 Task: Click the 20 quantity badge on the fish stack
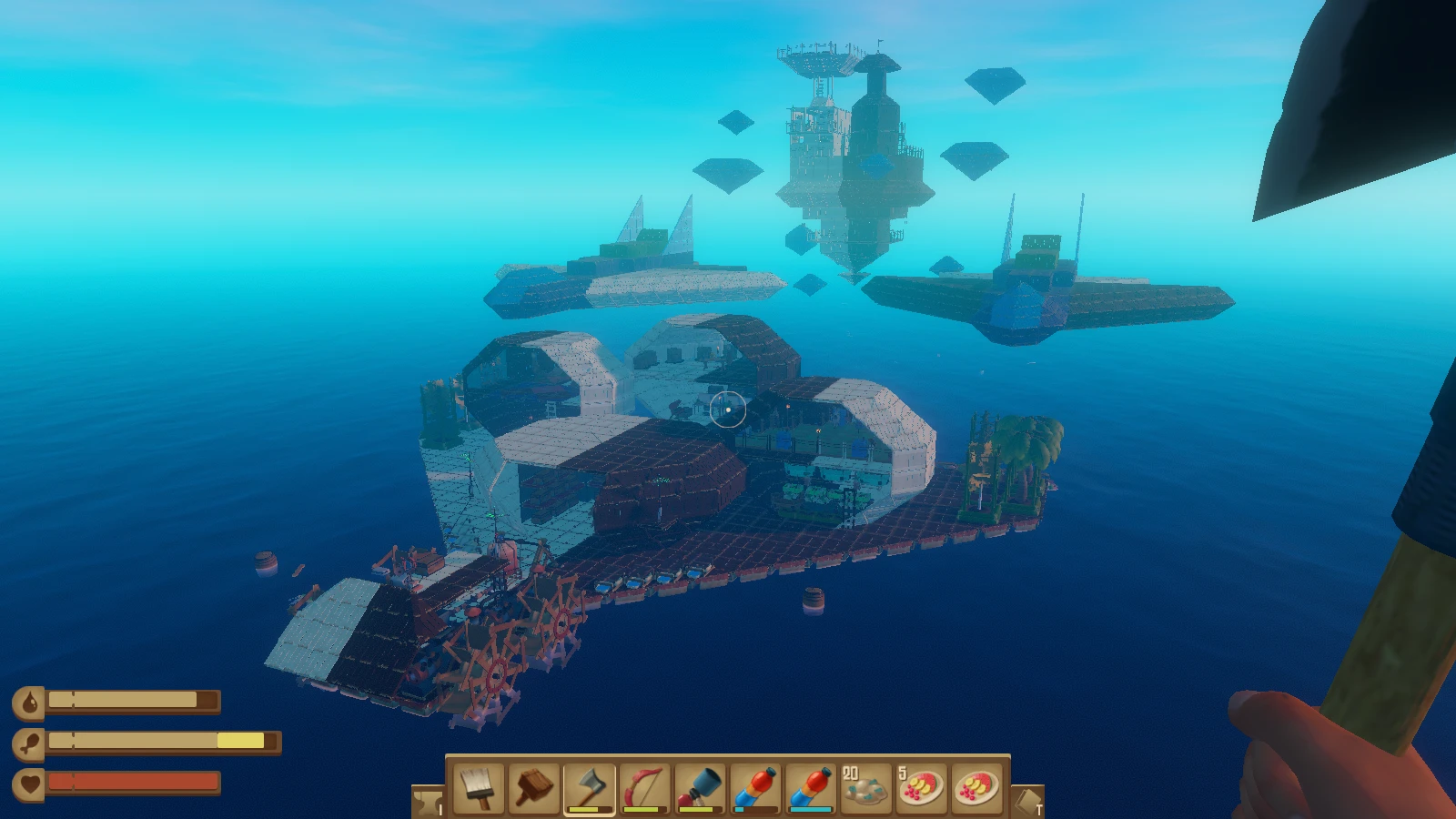[x=850, y=773]
